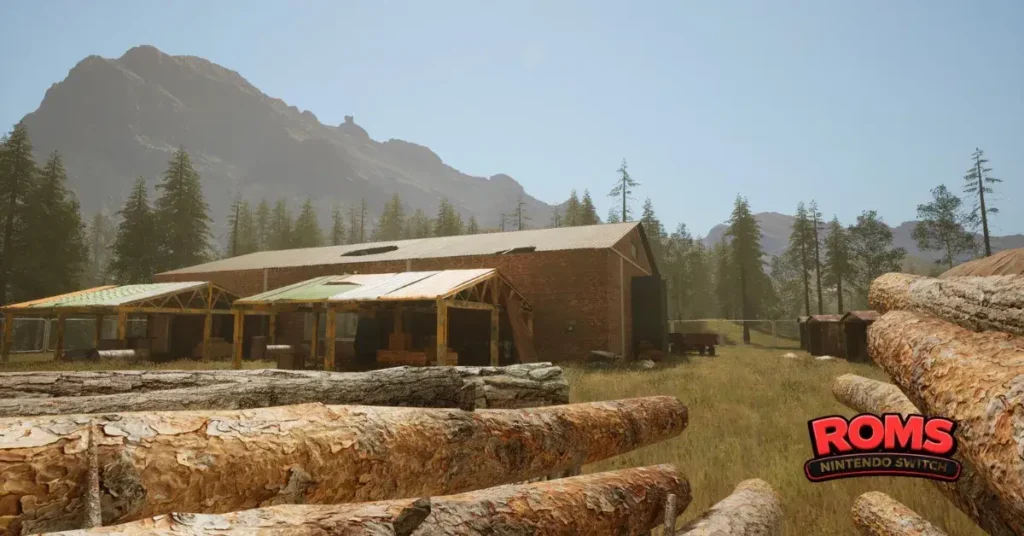
Task: Click the ROMS Nintendo Switch logo
Action: click(x=883, y=447)
